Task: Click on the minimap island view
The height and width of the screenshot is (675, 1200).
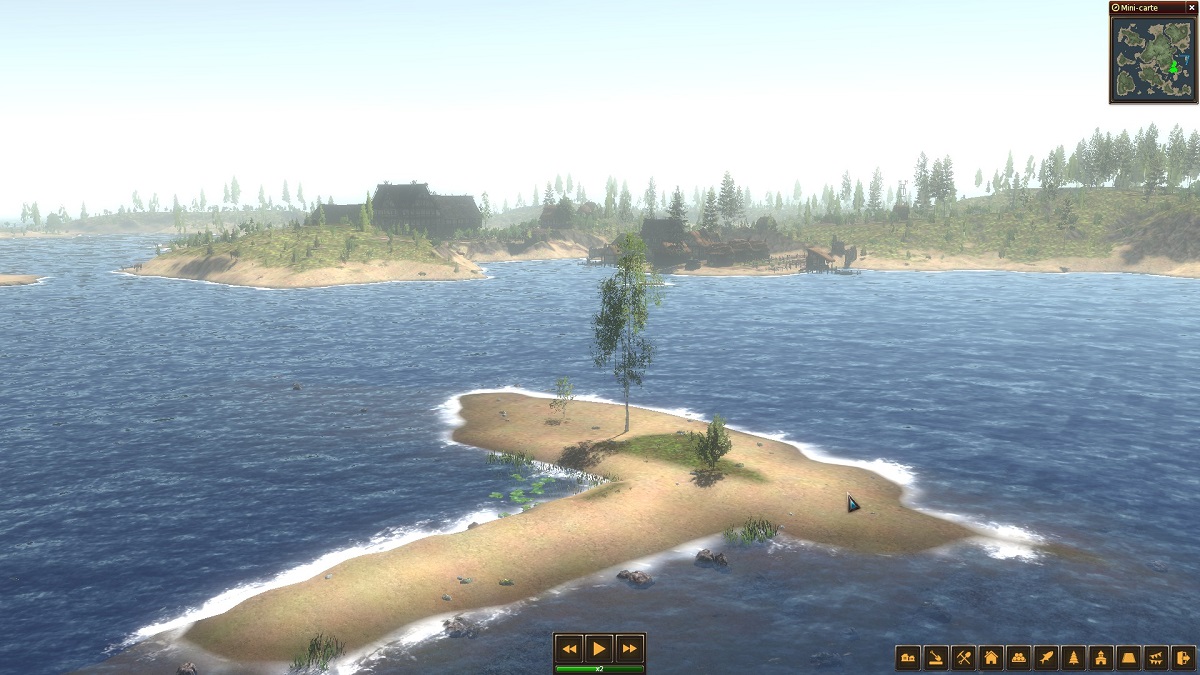Action: click(1153, 58)
